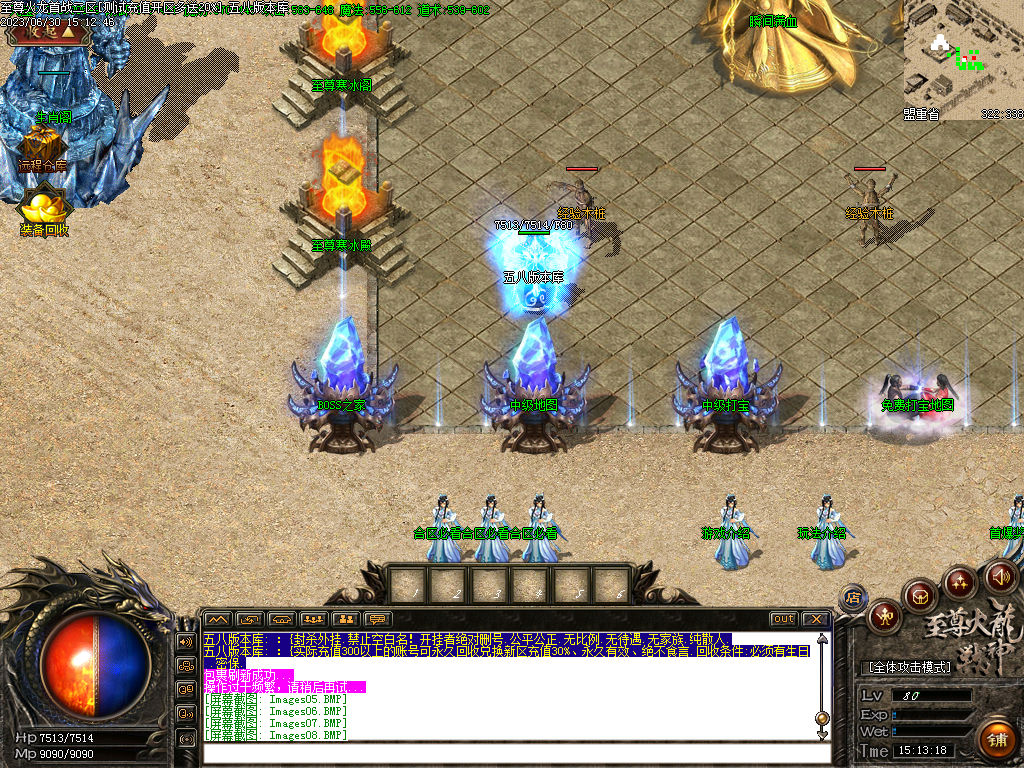
Task: Open the character figure round button
Action: [x=884, y=615]
